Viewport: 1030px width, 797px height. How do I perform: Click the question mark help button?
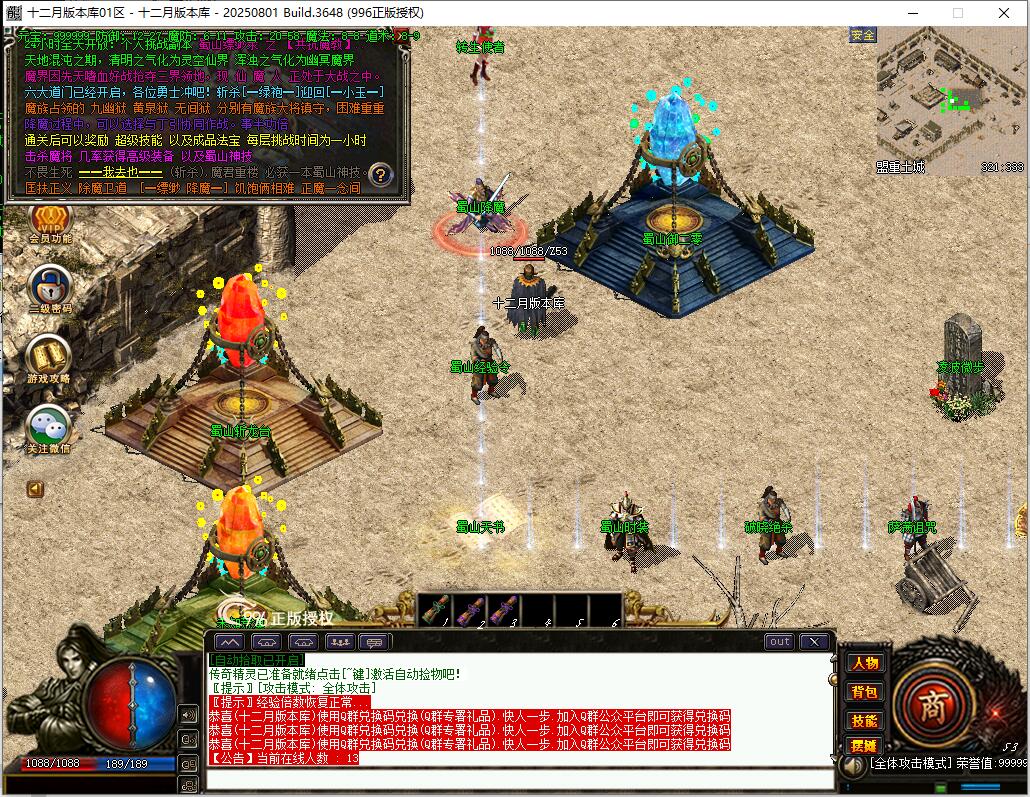tap(380, 174)
